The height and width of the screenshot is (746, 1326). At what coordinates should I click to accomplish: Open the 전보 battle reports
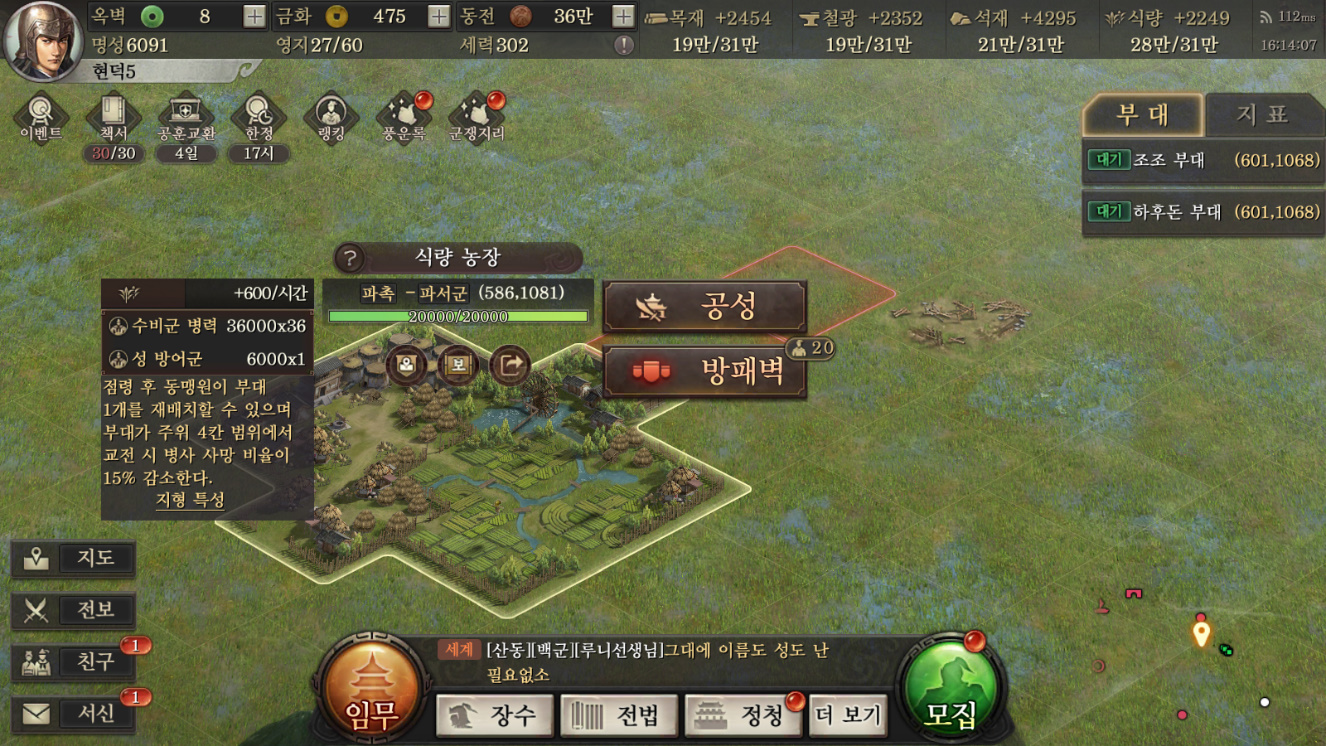point(74,610)
